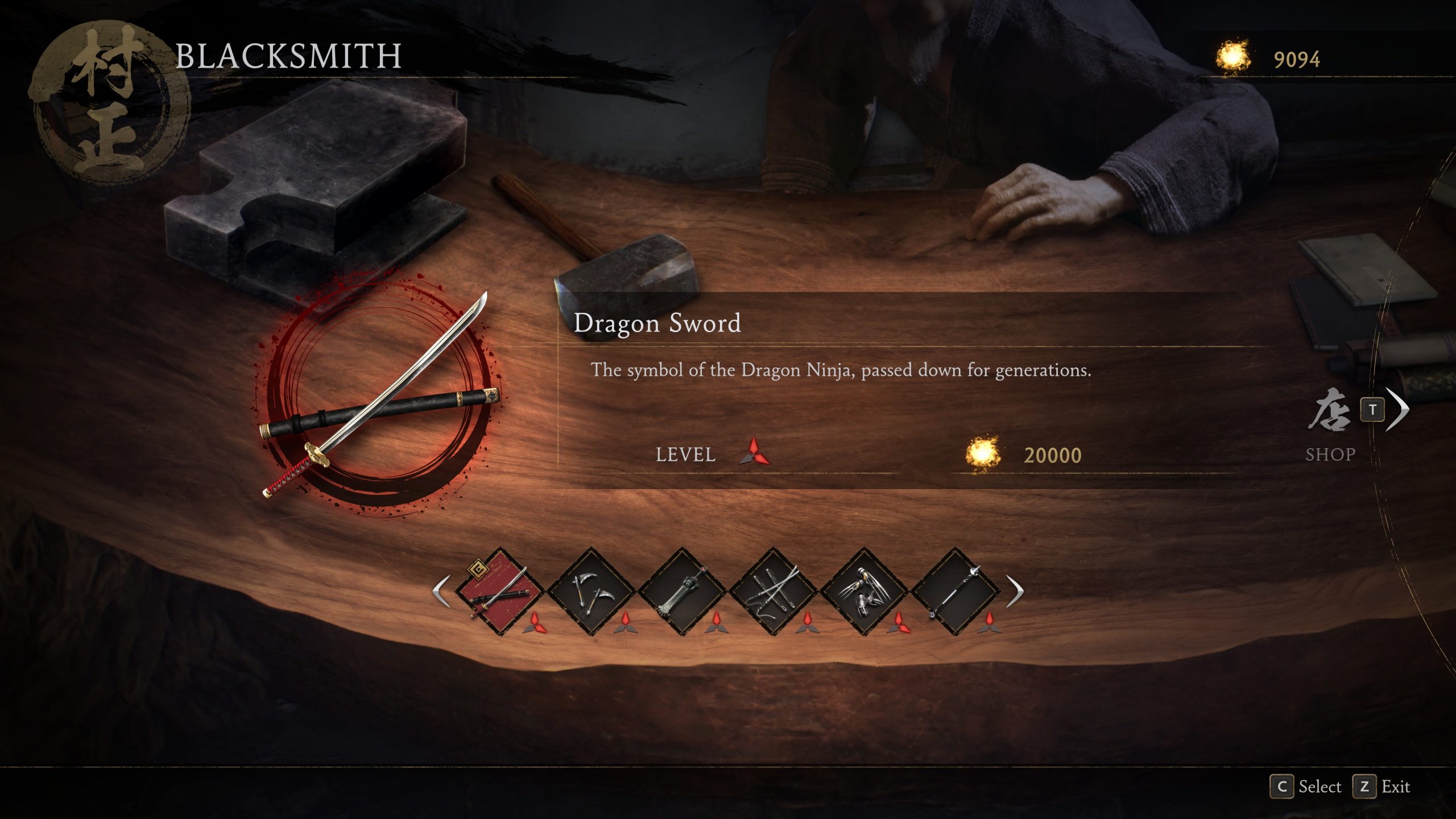Show previous weapons with the left arrow
Screen dimensions: 1456x819
(x=442, y=591)
